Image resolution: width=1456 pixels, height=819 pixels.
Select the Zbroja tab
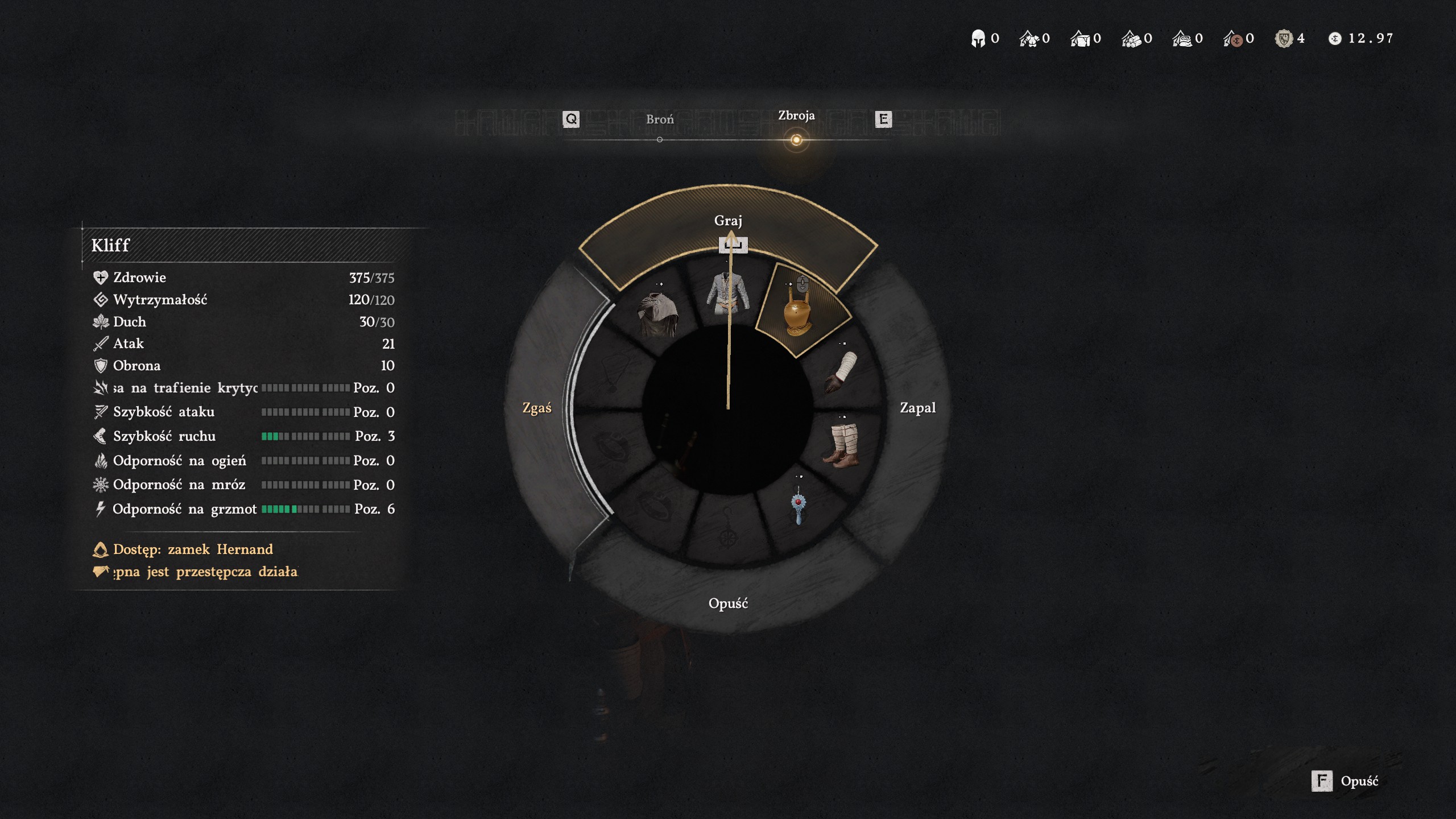pyautogui.click(x=796, y=116)
